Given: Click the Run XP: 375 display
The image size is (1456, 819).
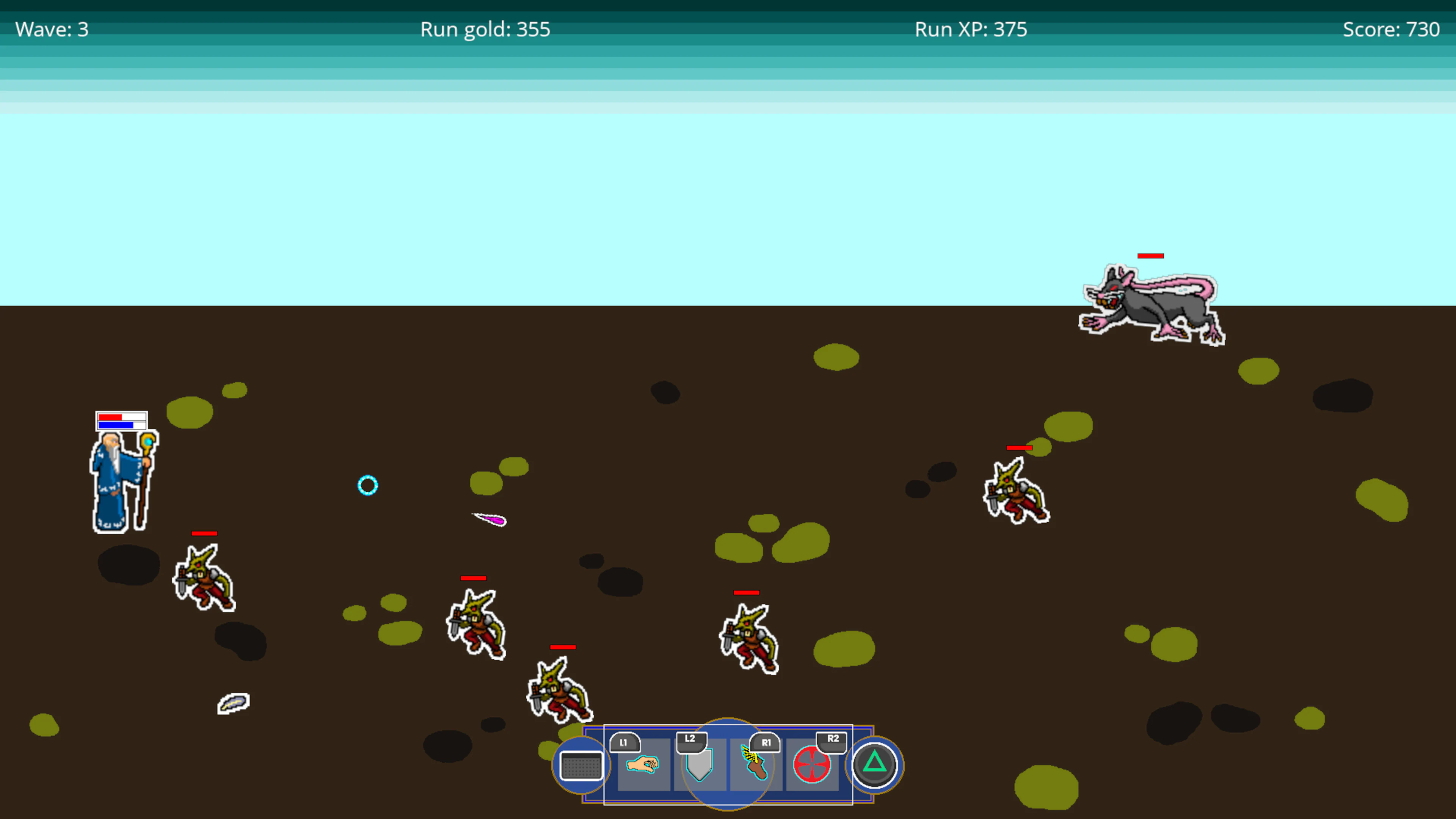Looking at the screenshot, I should pos(971,29).
